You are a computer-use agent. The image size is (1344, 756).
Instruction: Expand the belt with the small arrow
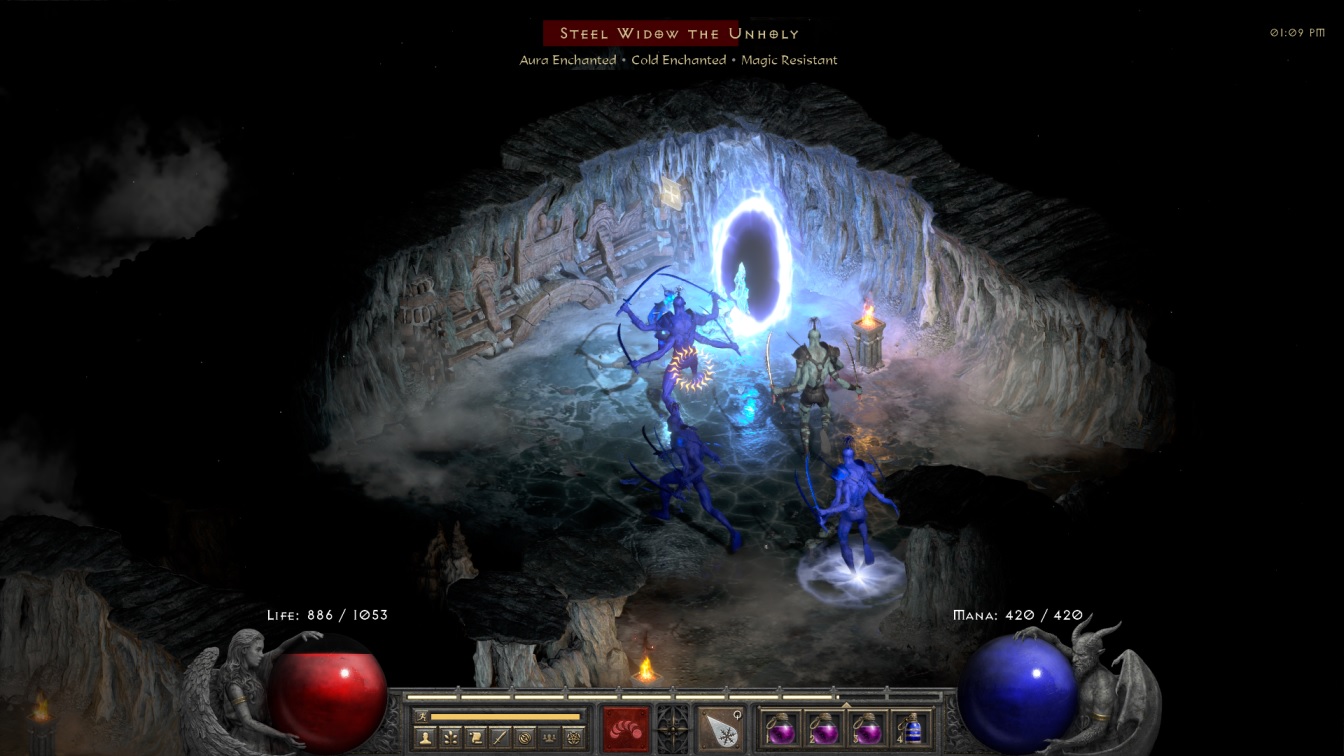click(x=847, y=705)
